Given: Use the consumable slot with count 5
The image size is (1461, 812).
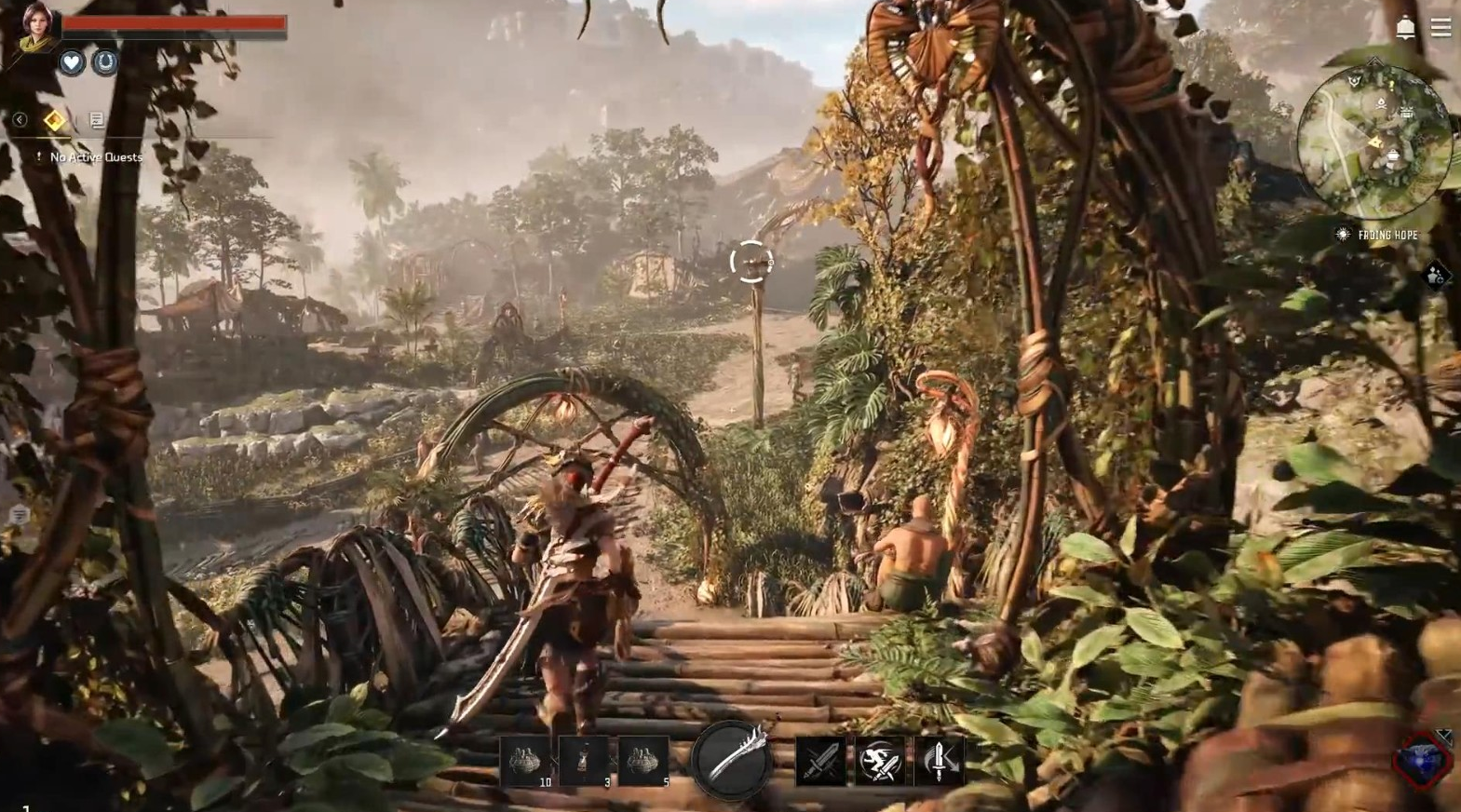Looking at the screenshot, I should [x=643, y=762].
